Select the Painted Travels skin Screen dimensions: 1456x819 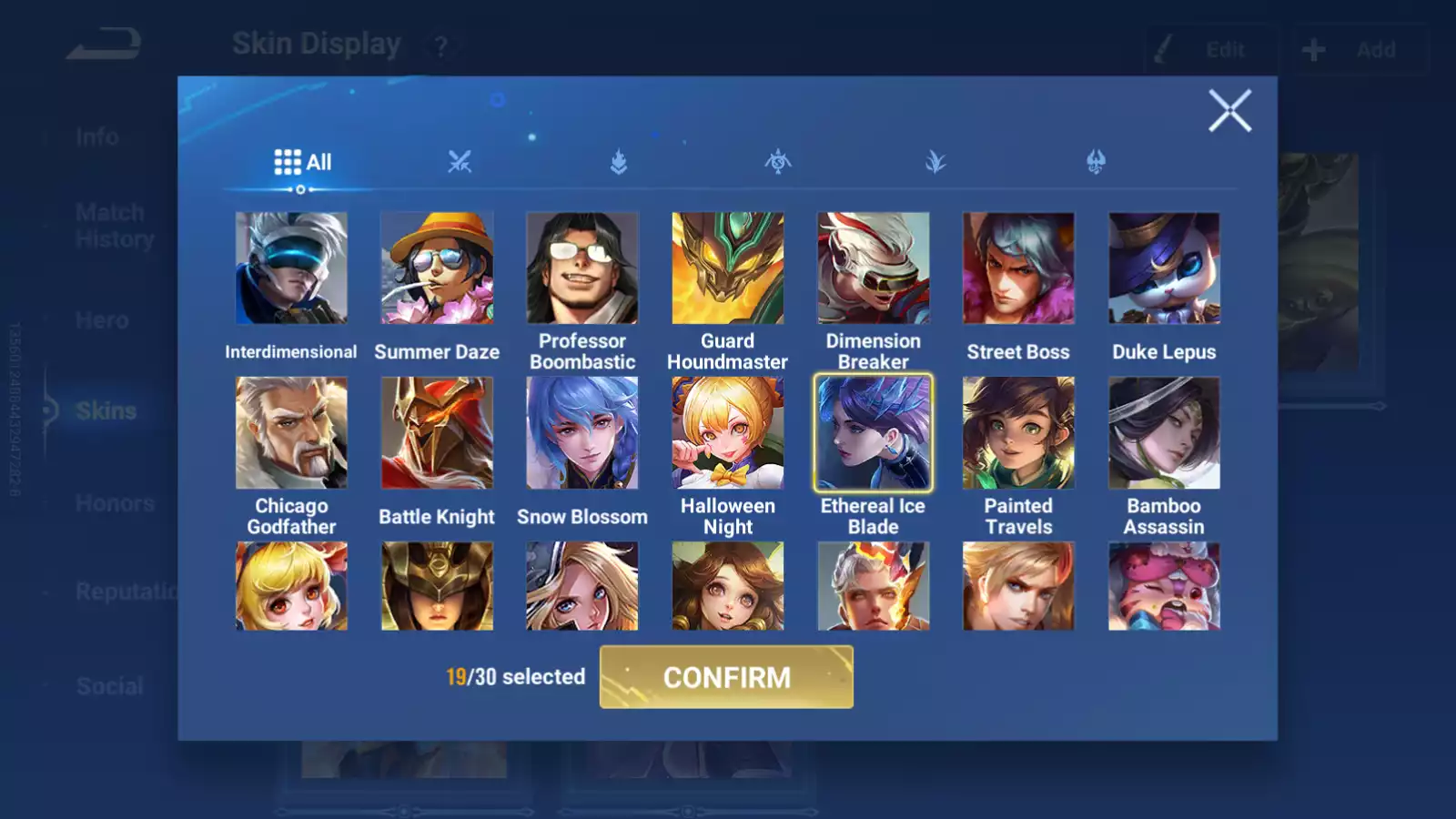(1018, 433)
